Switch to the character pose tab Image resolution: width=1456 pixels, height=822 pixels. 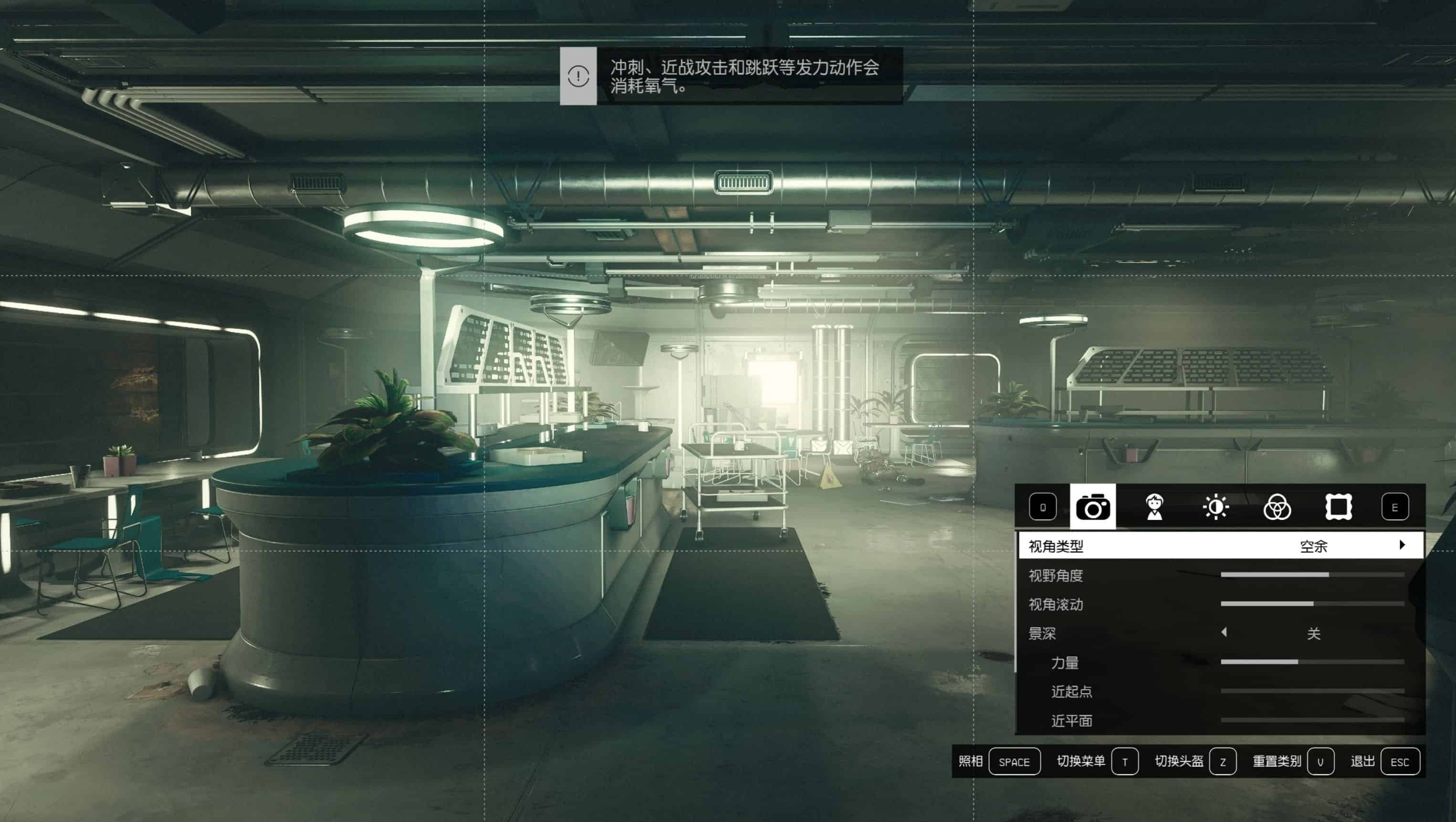point(1154,506)
